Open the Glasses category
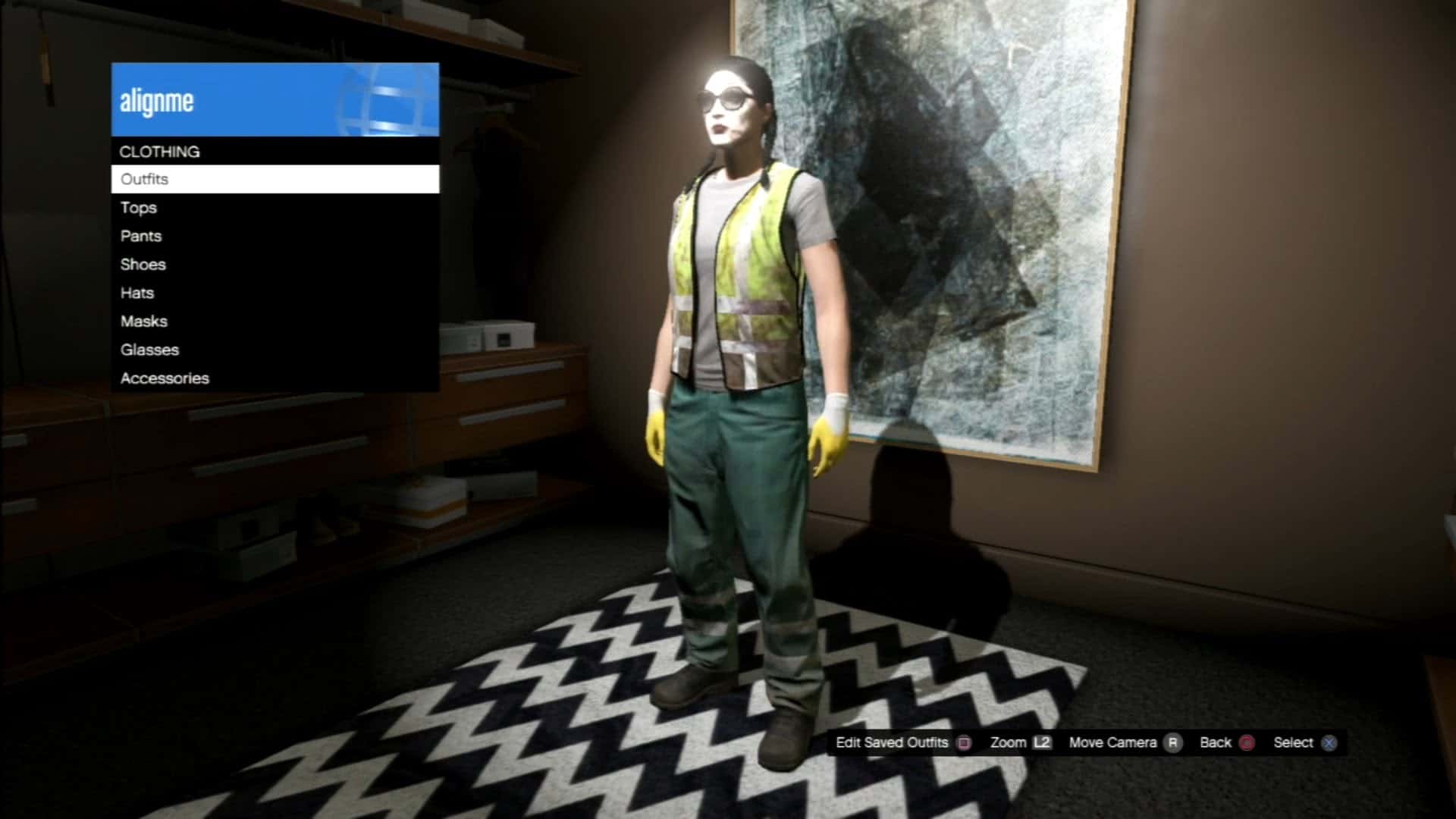 tap(149, 350)
